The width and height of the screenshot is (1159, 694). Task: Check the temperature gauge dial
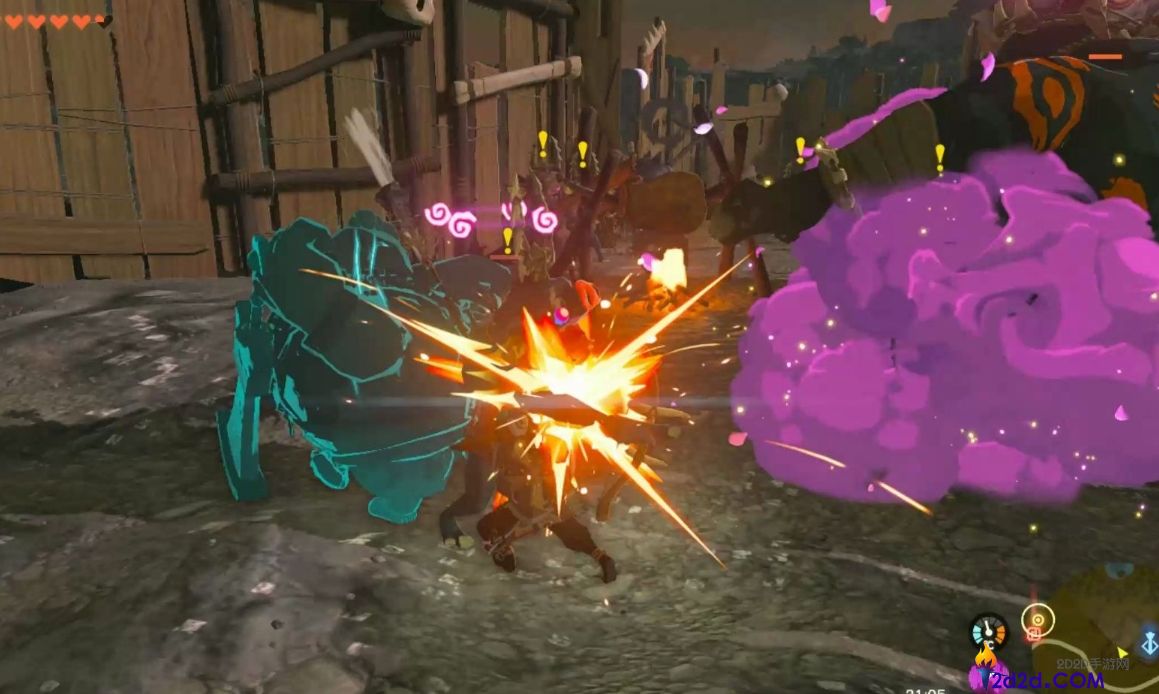(988, 630)
